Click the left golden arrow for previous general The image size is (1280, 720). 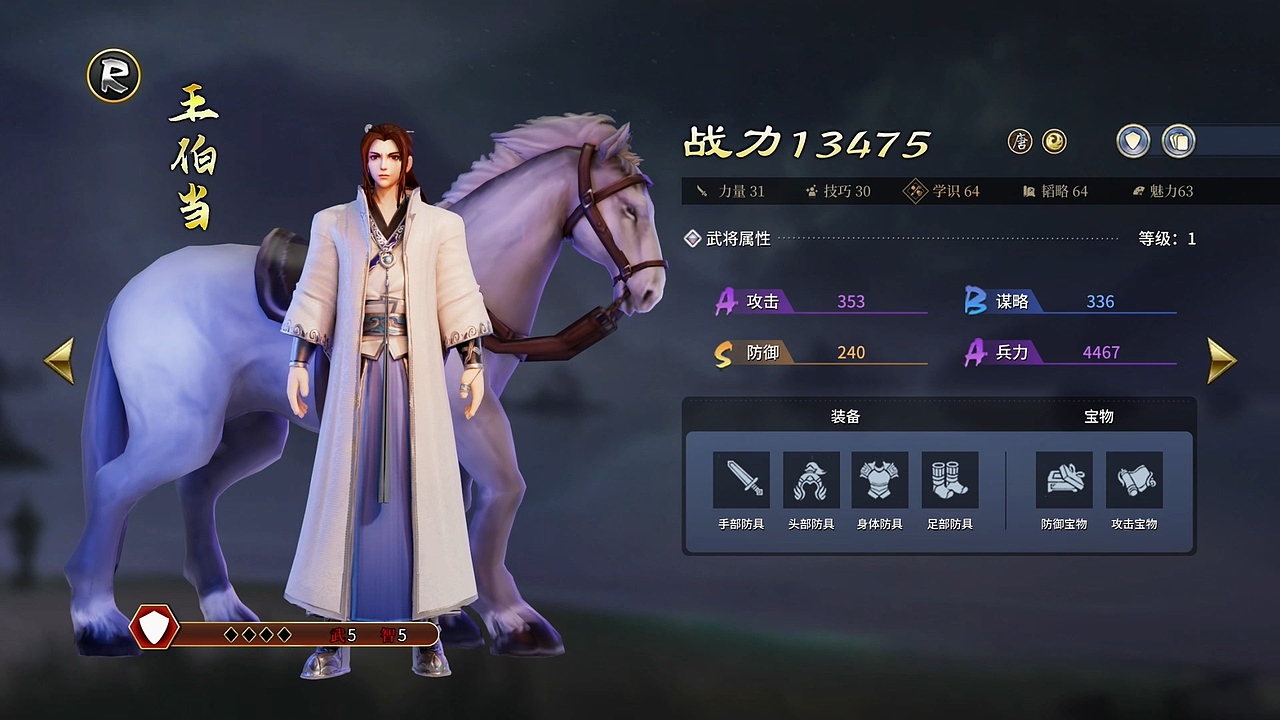pyautogui.click(x=60, y=360)
